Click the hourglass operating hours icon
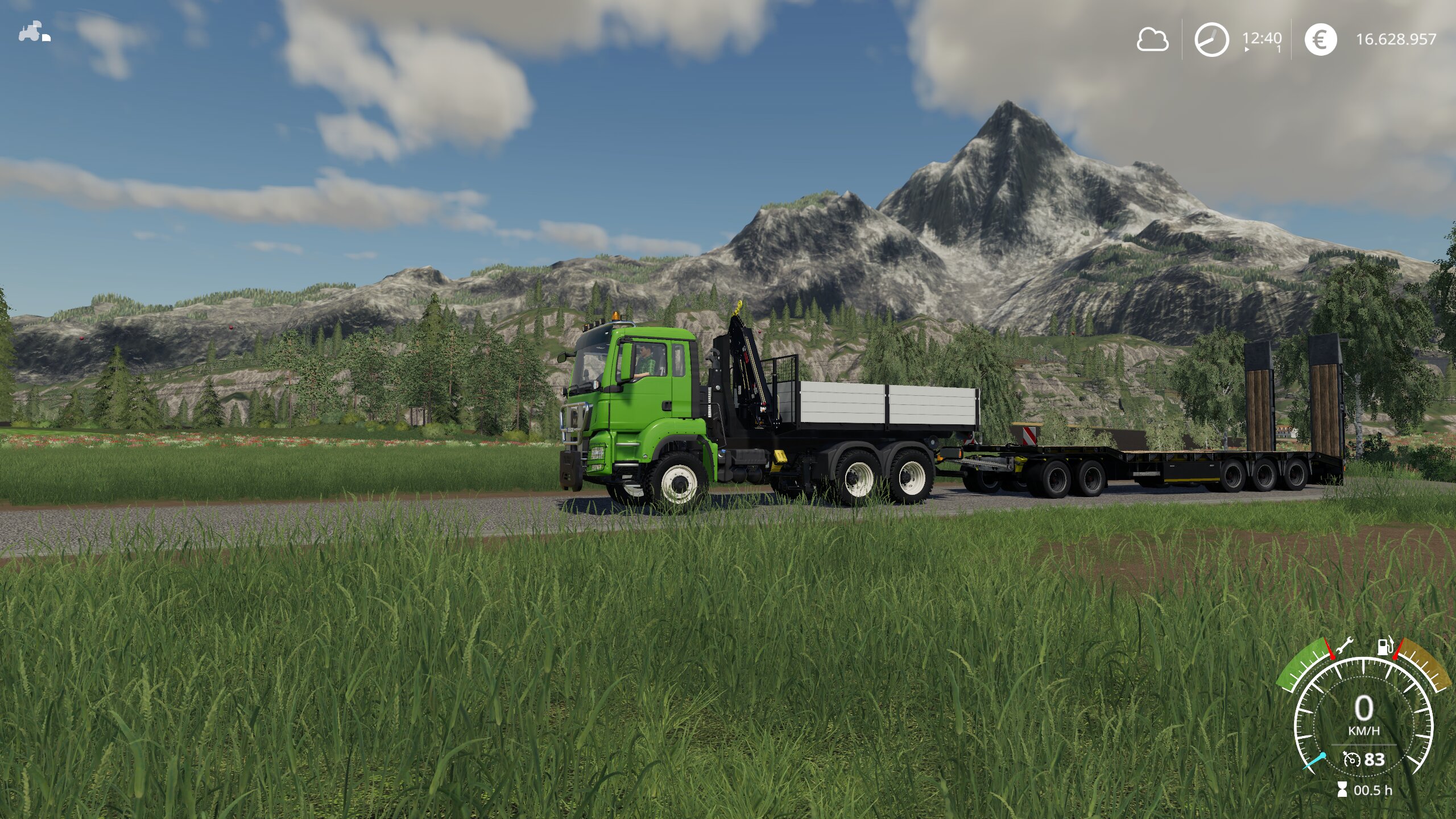 (x=1342, y=789)
